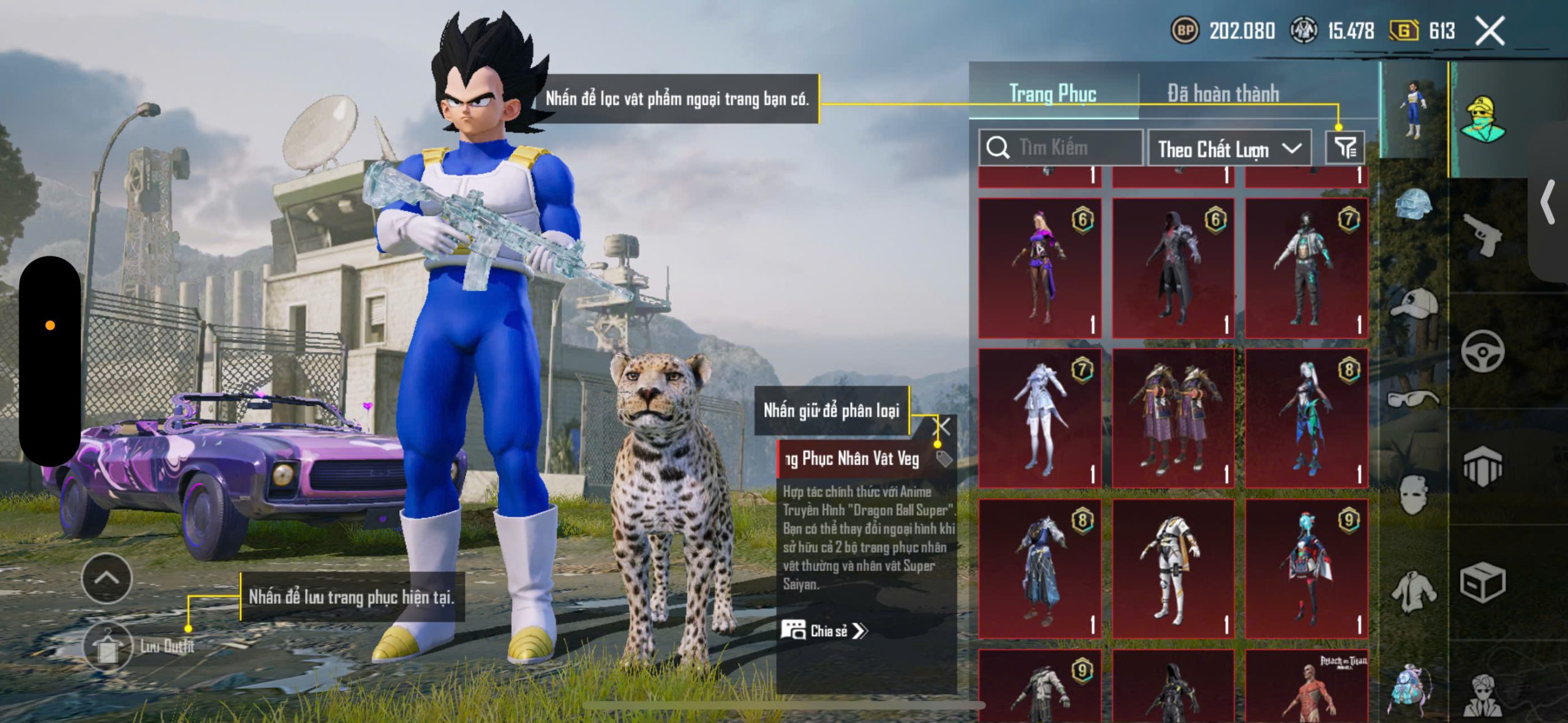Choose the twin purple-robed armored outfit set
The image size is (1568, 723).
point(1172,418)
